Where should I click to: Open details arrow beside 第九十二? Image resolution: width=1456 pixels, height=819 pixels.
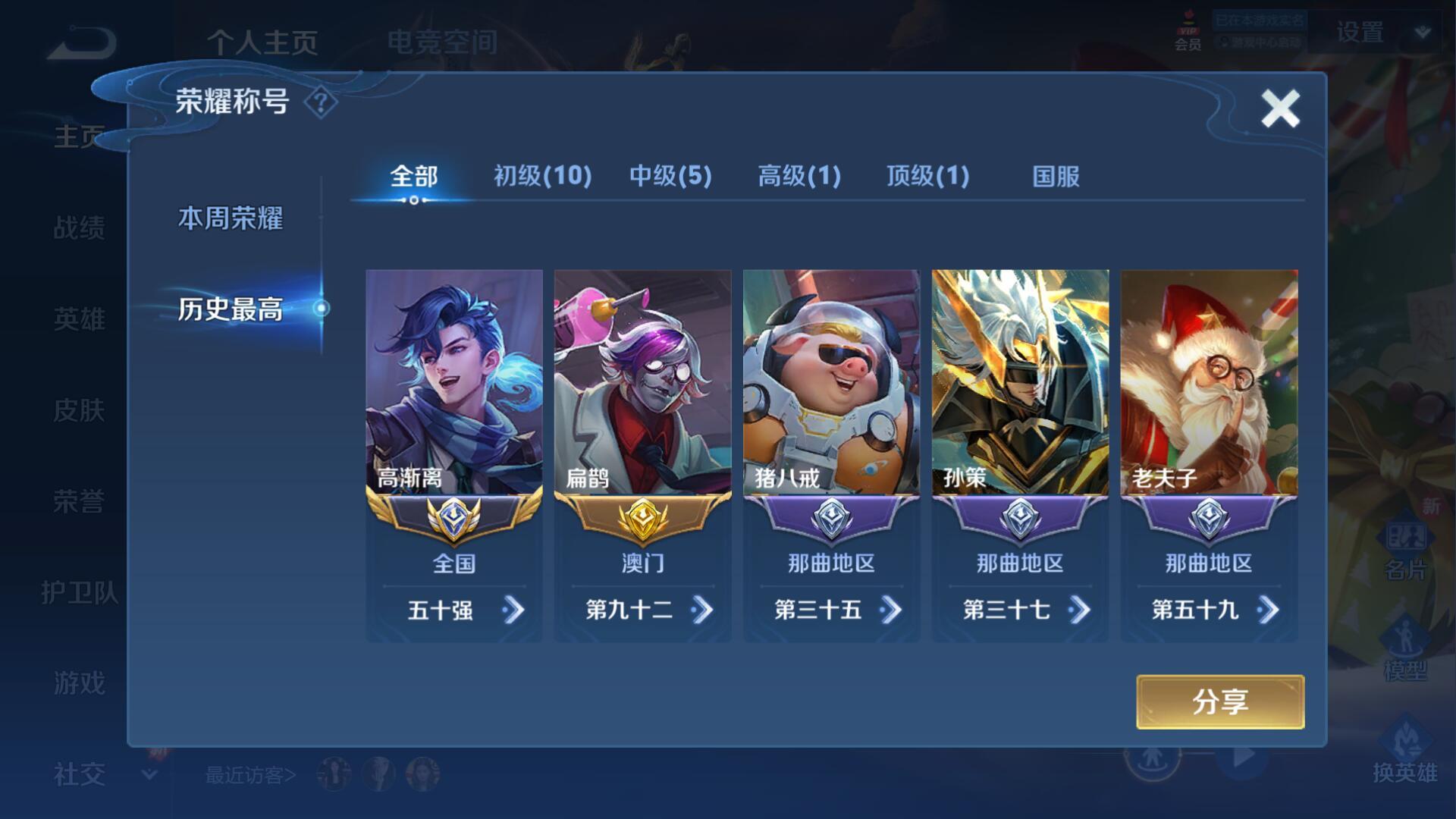(702, 610)
